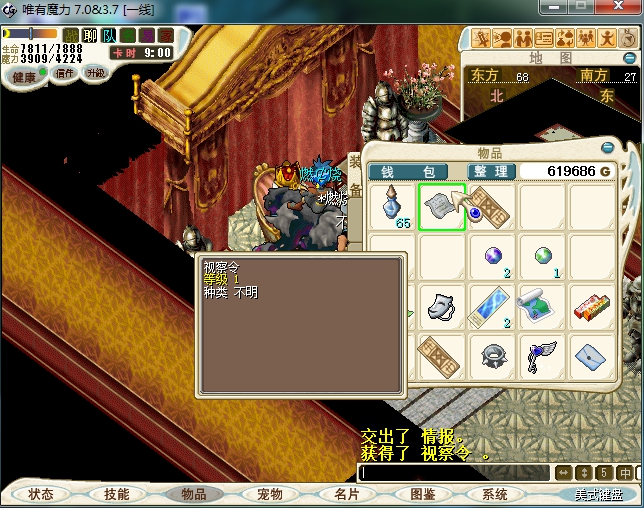Click the chat text input field
644x508 pixels.
[x=452, y=473]
